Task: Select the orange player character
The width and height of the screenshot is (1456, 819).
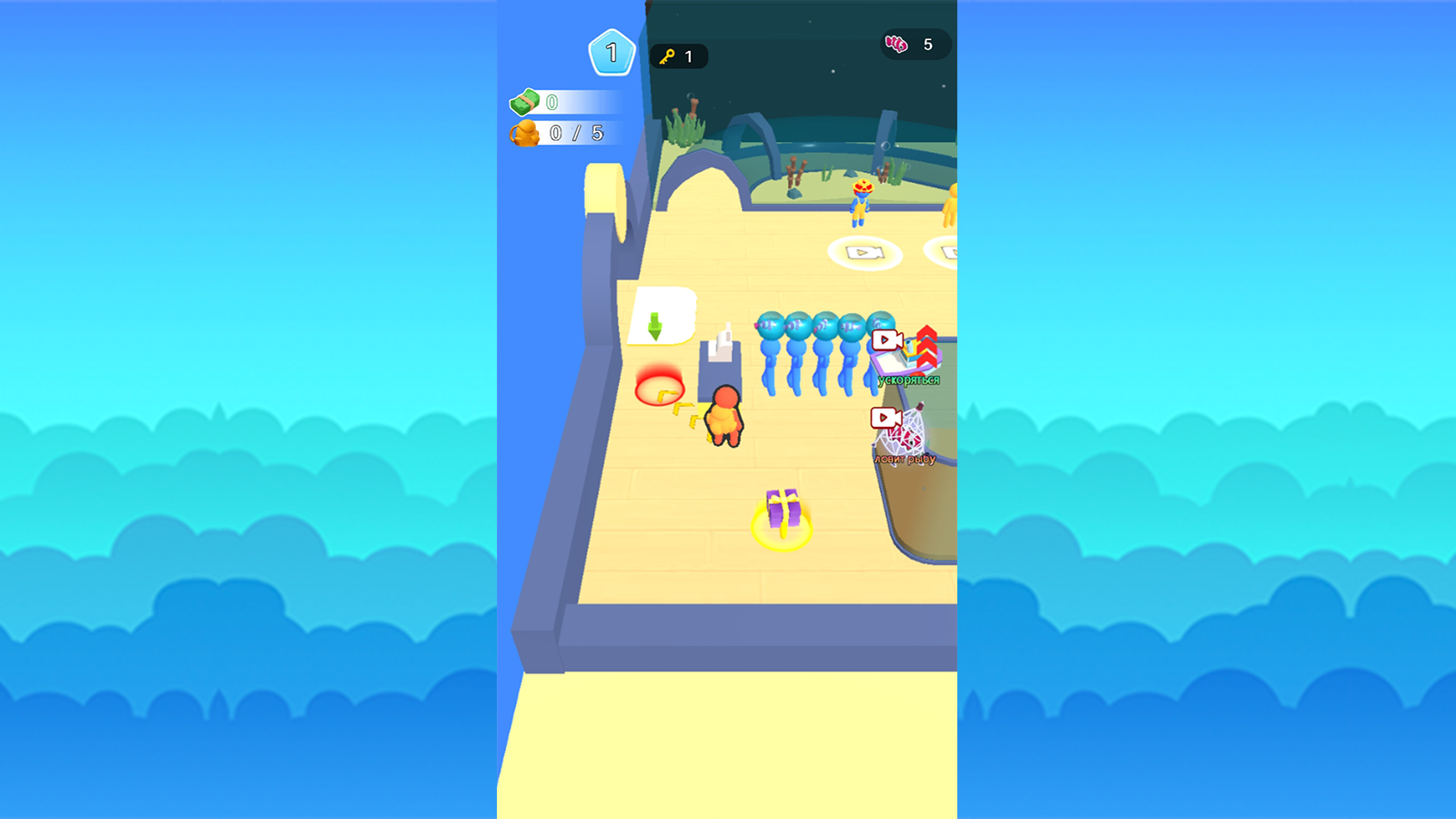Action: click(723, 417)
